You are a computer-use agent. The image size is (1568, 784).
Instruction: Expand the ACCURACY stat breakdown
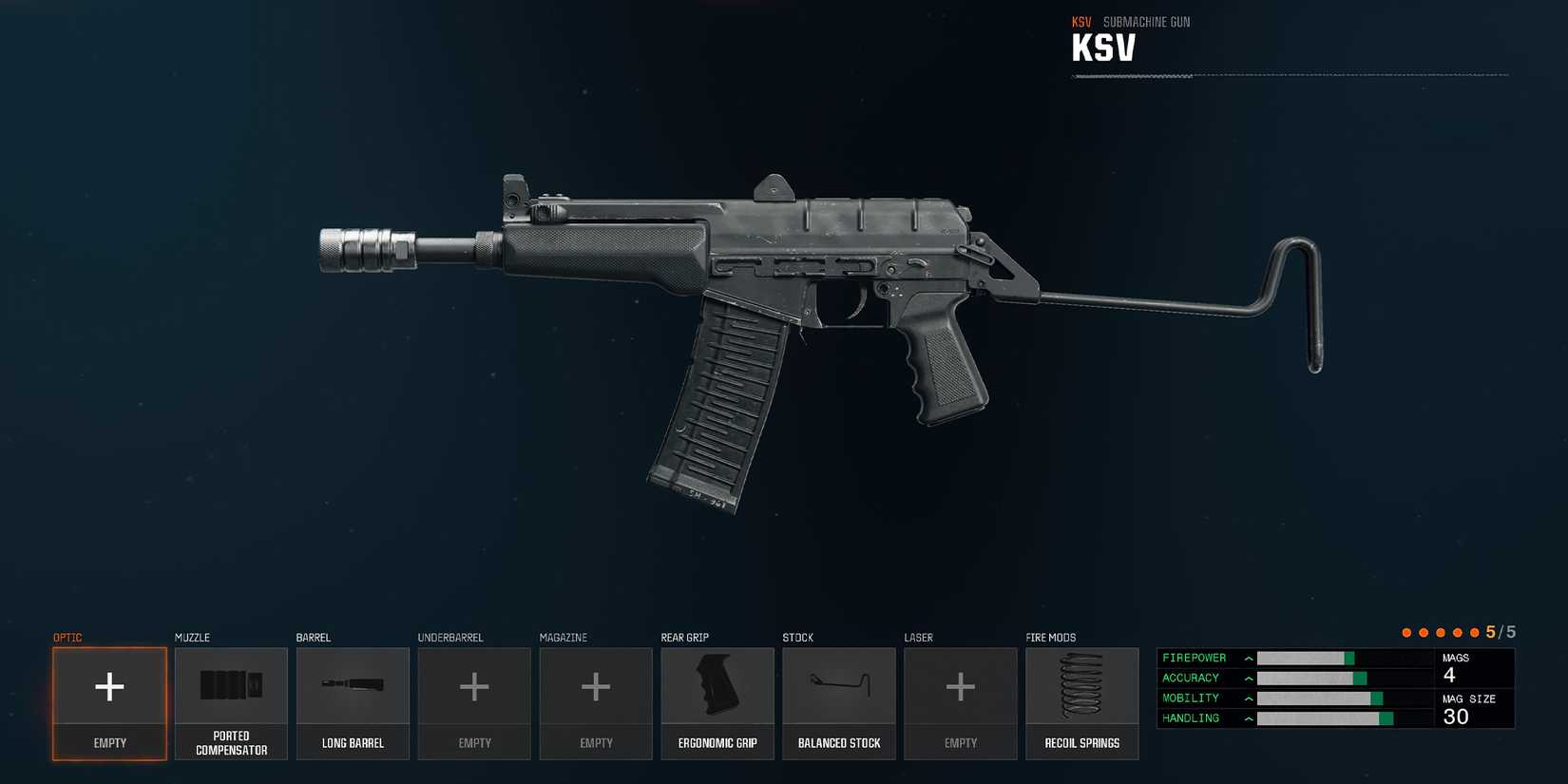click(1247, 678)
